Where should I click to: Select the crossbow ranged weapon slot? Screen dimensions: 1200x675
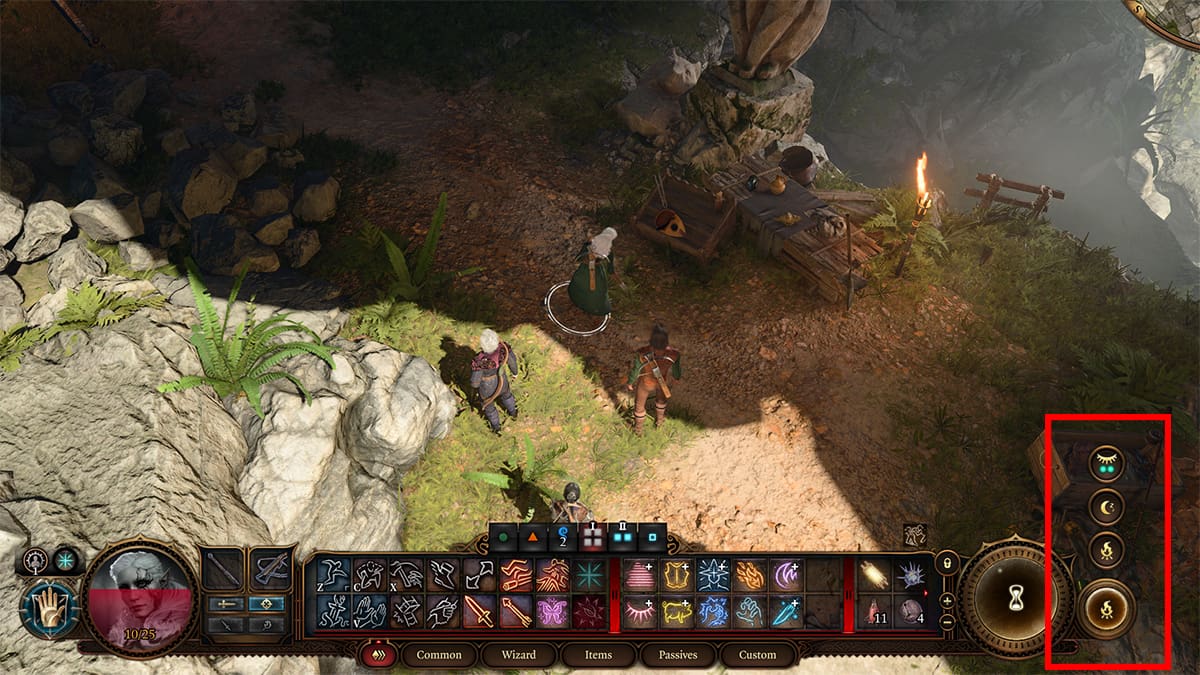pos(269,570)
